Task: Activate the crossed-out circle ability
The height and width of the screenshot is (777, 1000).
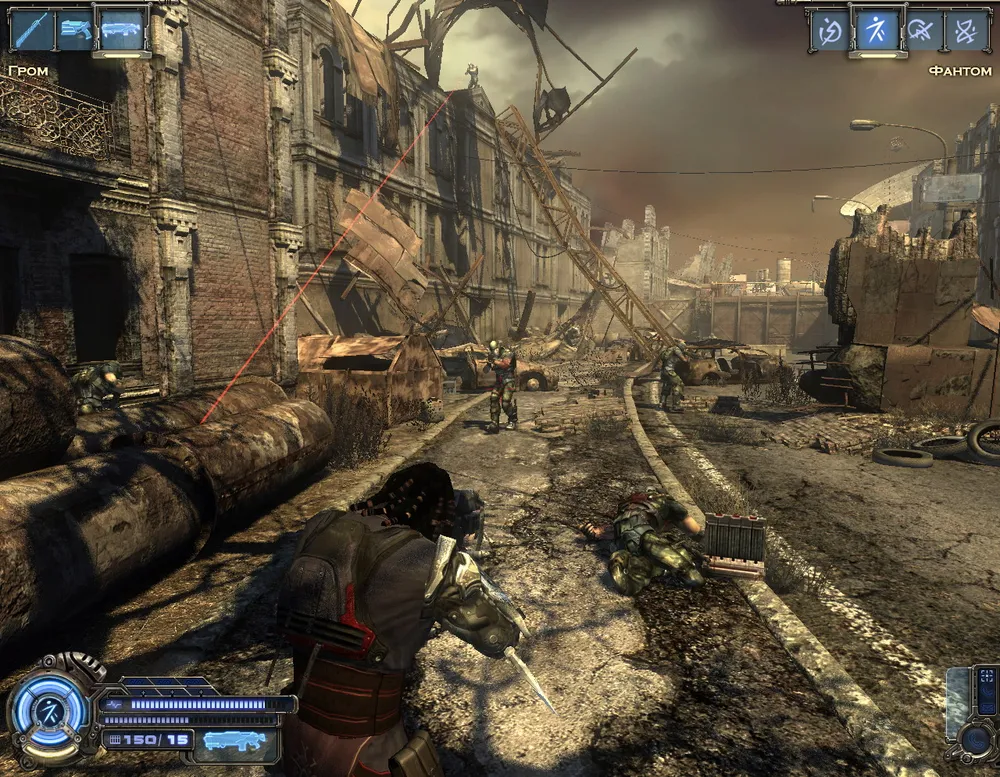Action: [924, 30]
